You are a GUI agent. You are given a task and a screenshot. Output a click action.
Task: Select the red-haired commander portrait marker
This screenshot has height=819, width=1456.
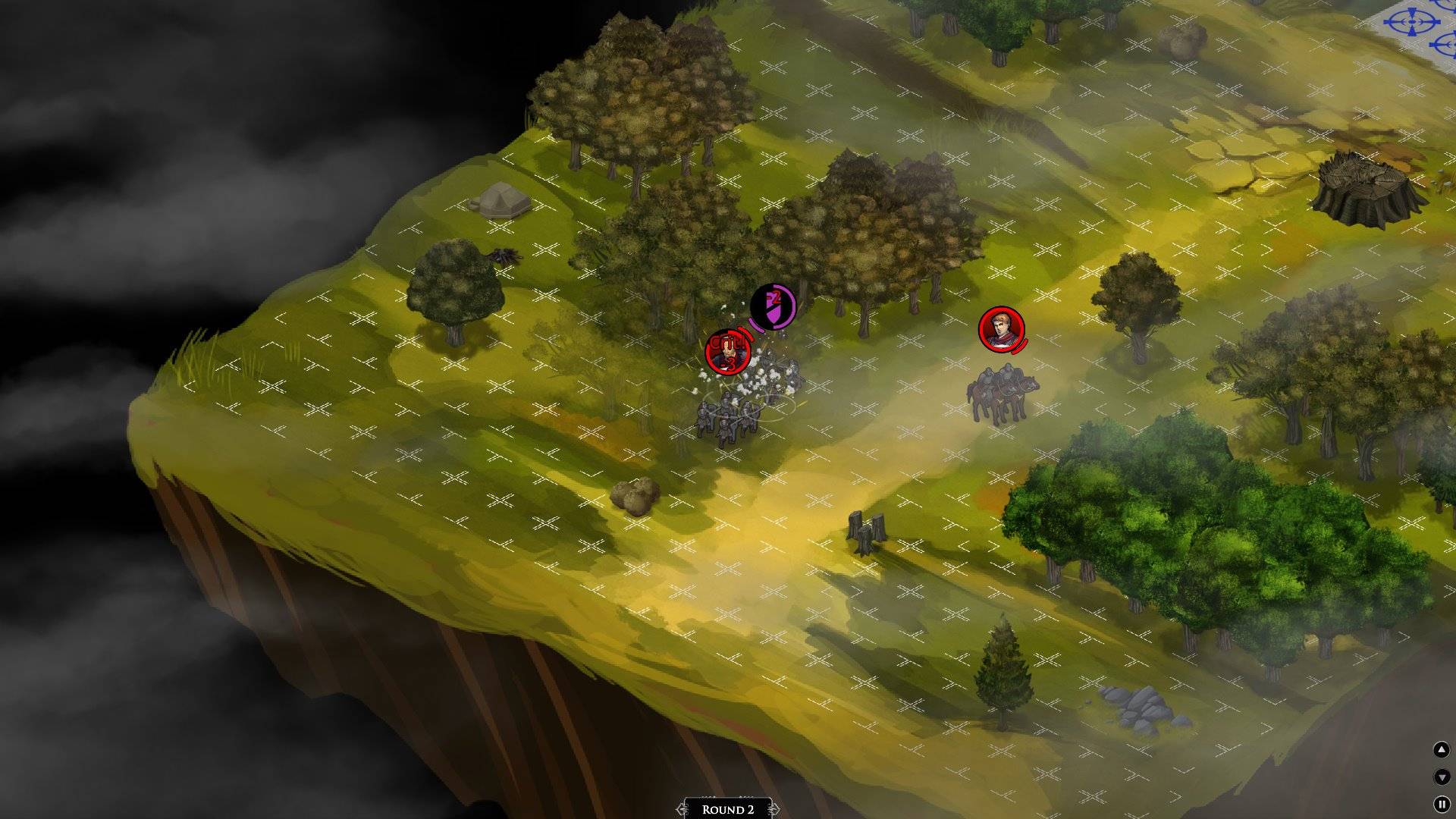point(1001,329)
